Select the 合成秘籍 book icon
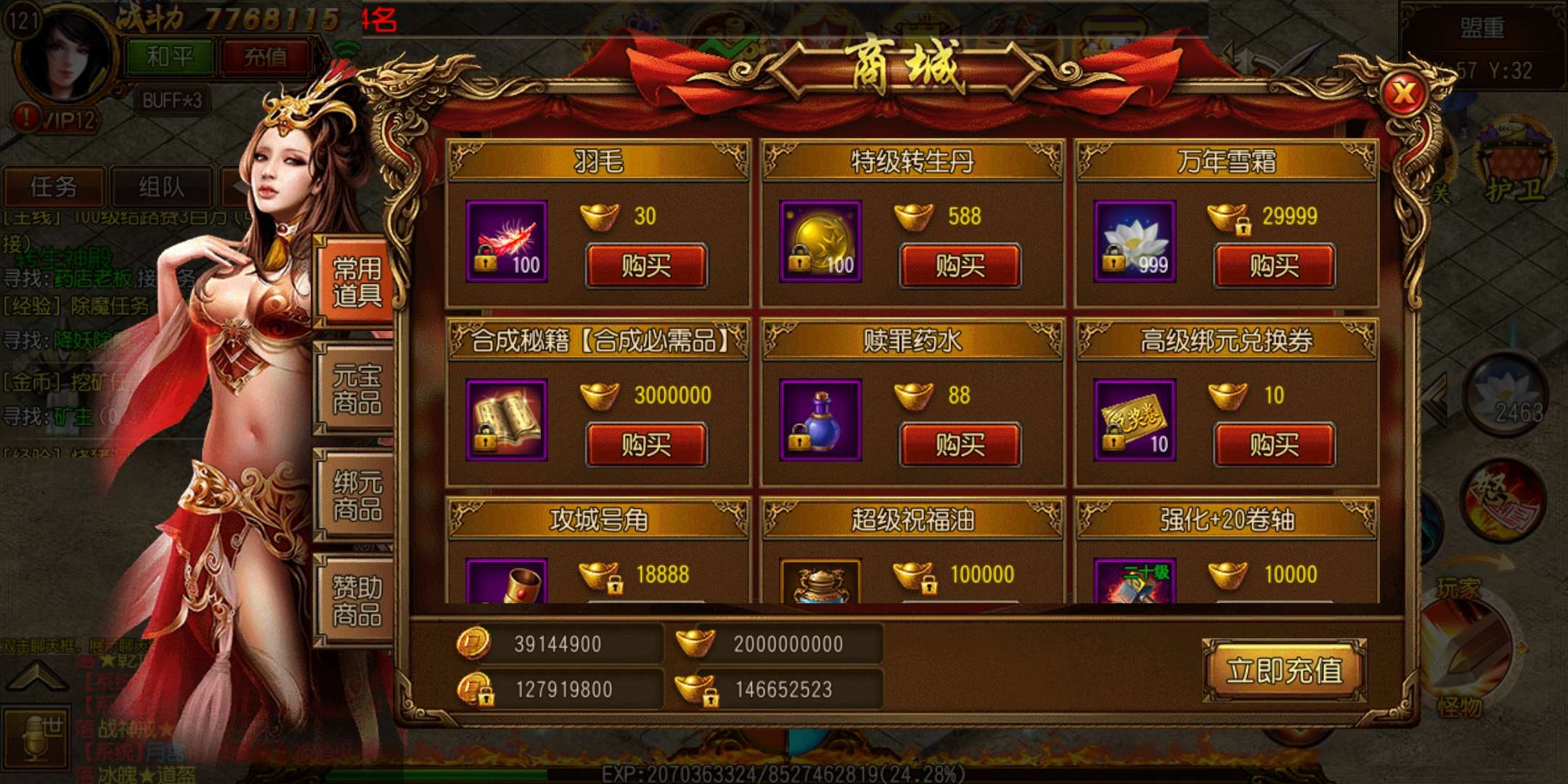 point(507,420)
